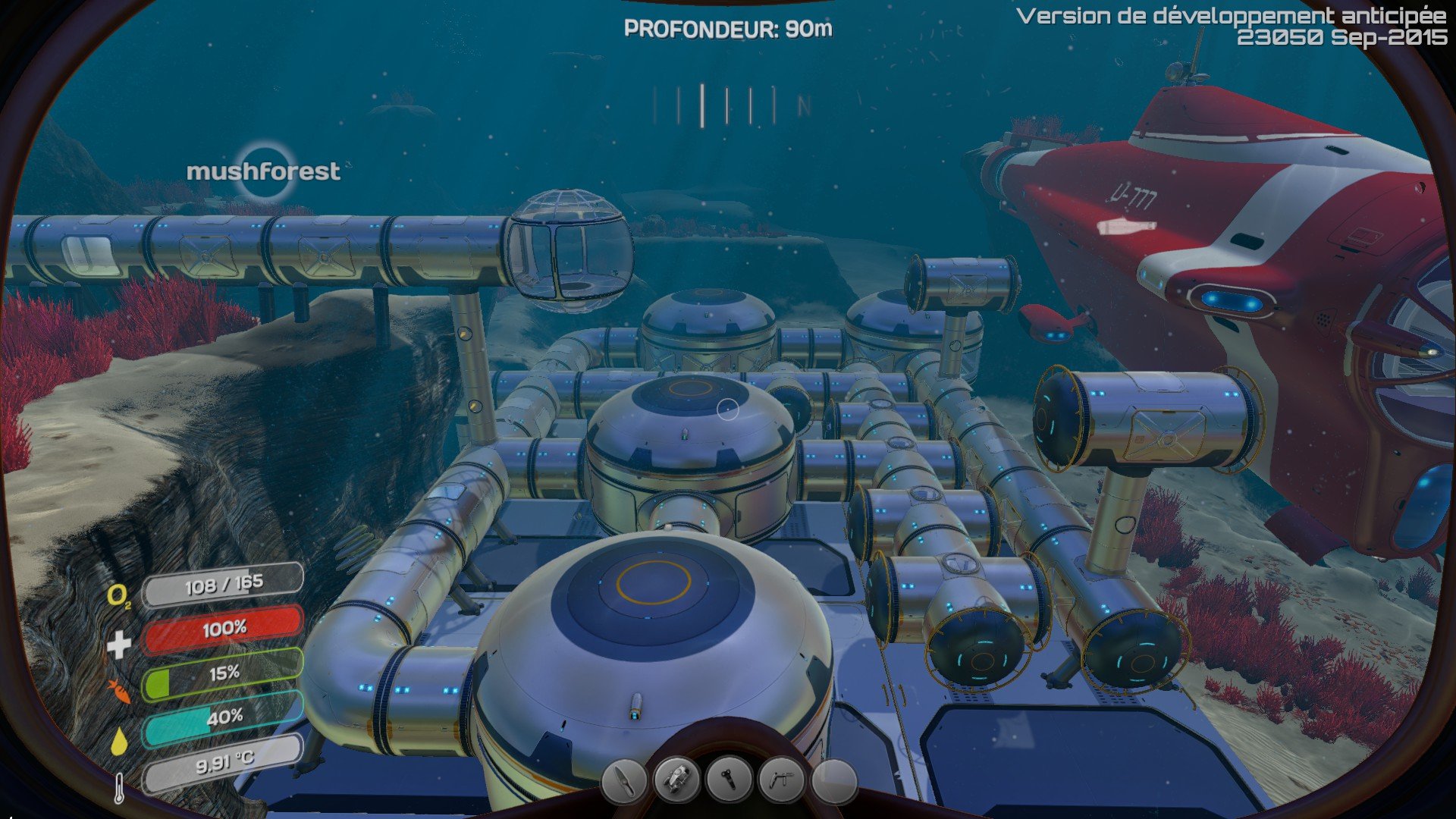Screen dimensions: 1456x819
Task: Choose the Seaglide vehicle quickslot
Action: 676,780
